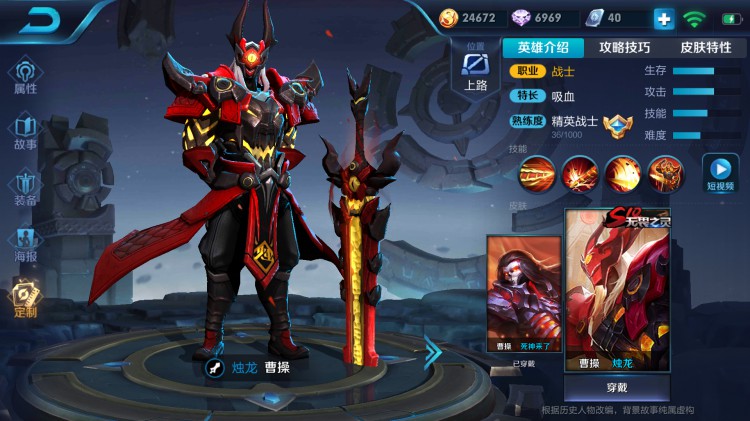This screenshot has height=421, width=750.
Task: Open the 装备 equipment section
Action: point(25,188)
